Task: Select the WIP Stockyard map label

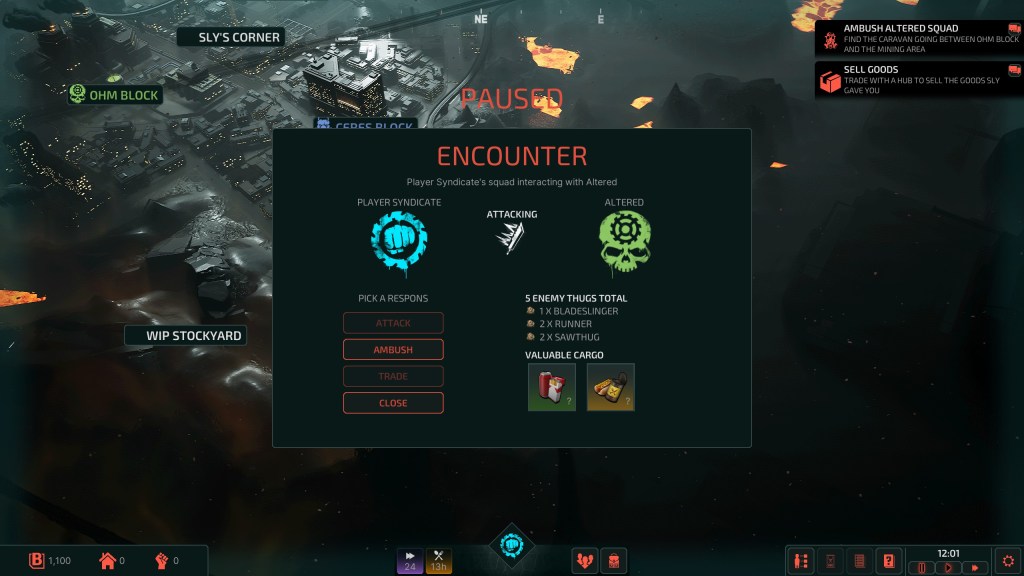Action: coord(185,336)
